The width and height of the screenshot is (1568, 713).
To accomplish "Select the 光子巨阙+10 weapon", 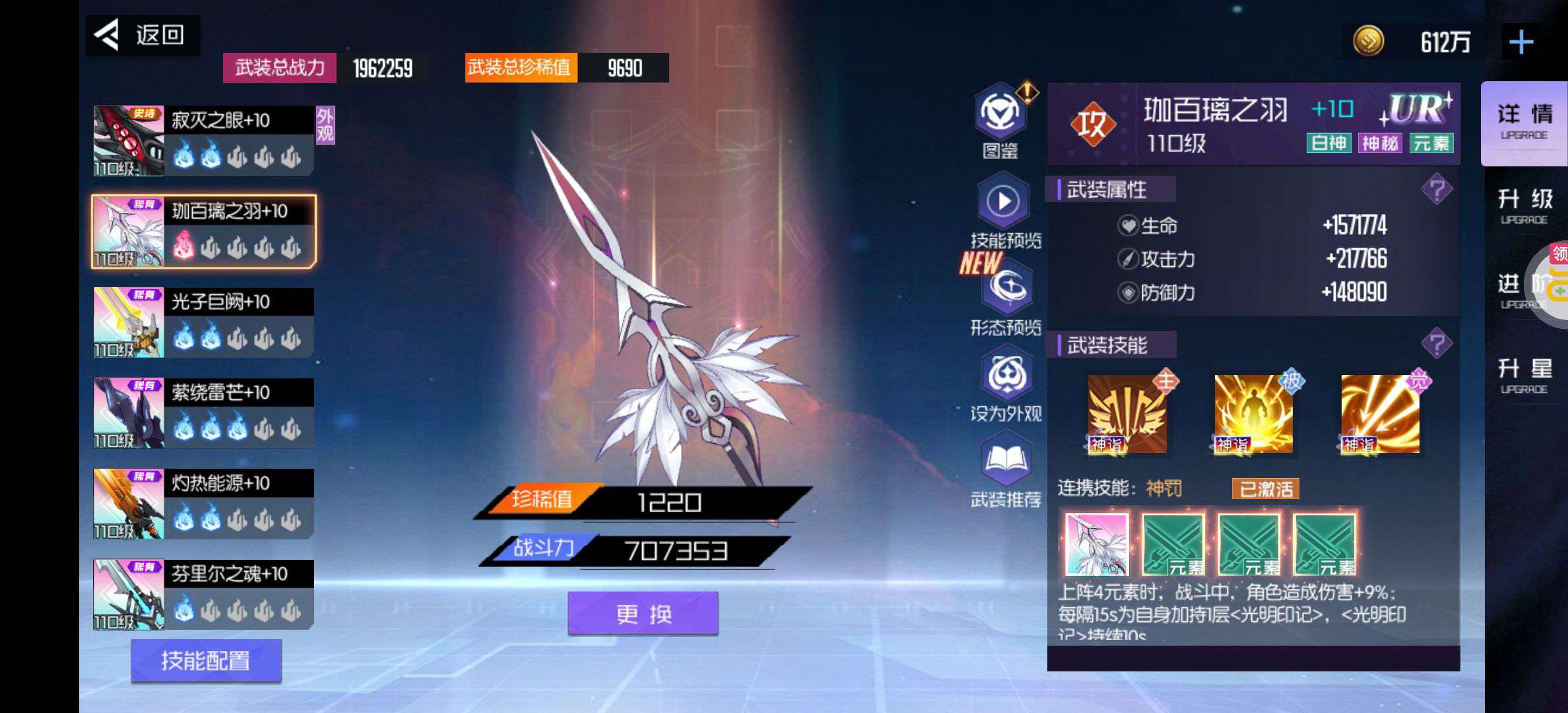I will pyautogui.click(x=203, y=323).
